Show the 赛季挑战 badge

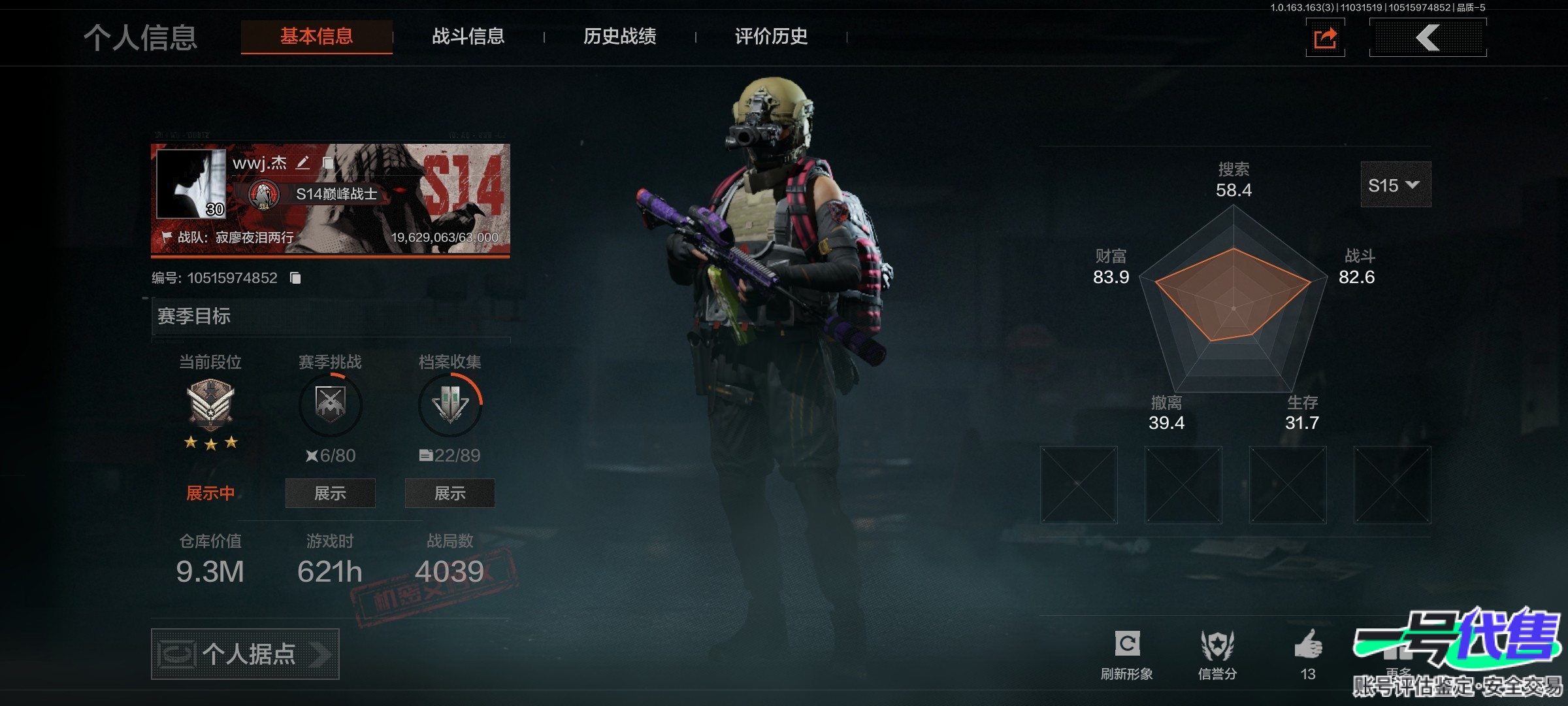tap(330, 493)
